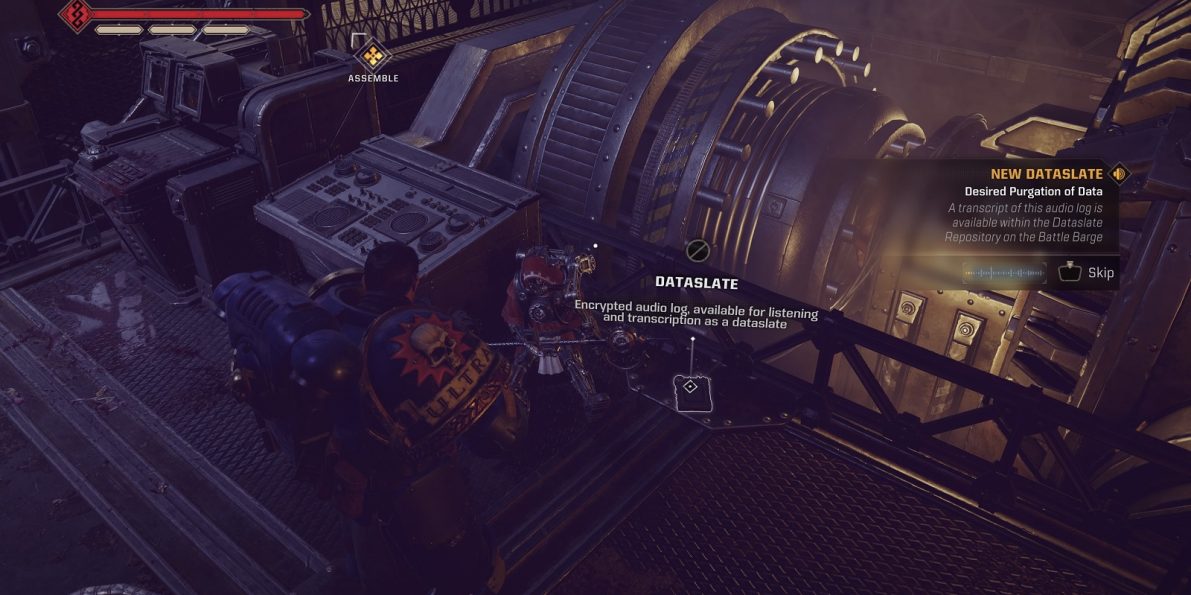This screenshot has width=1191, height=595.
Task: Skip the dataslate audio log
Action: pyautogui.click(x=1087, y=272)
